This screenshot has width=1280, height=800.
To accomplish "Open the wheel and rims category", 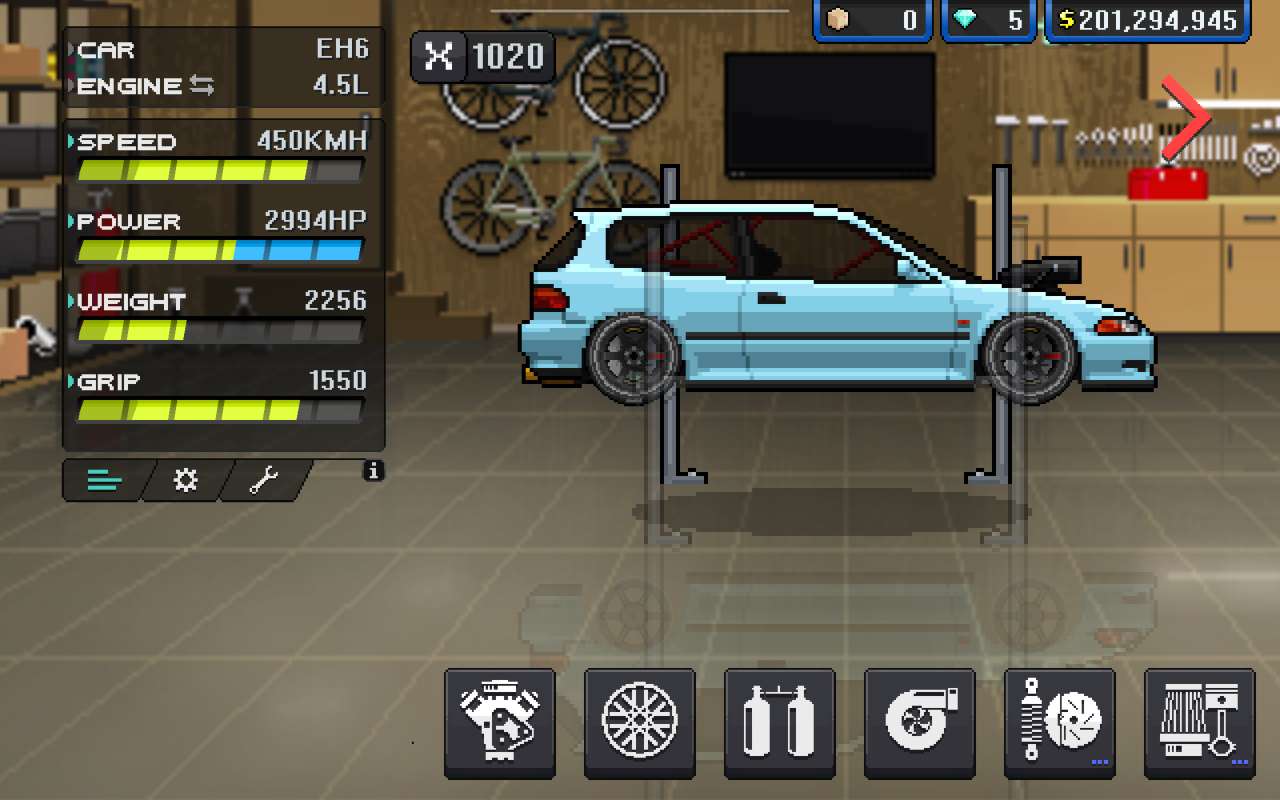I will point(639,723).
